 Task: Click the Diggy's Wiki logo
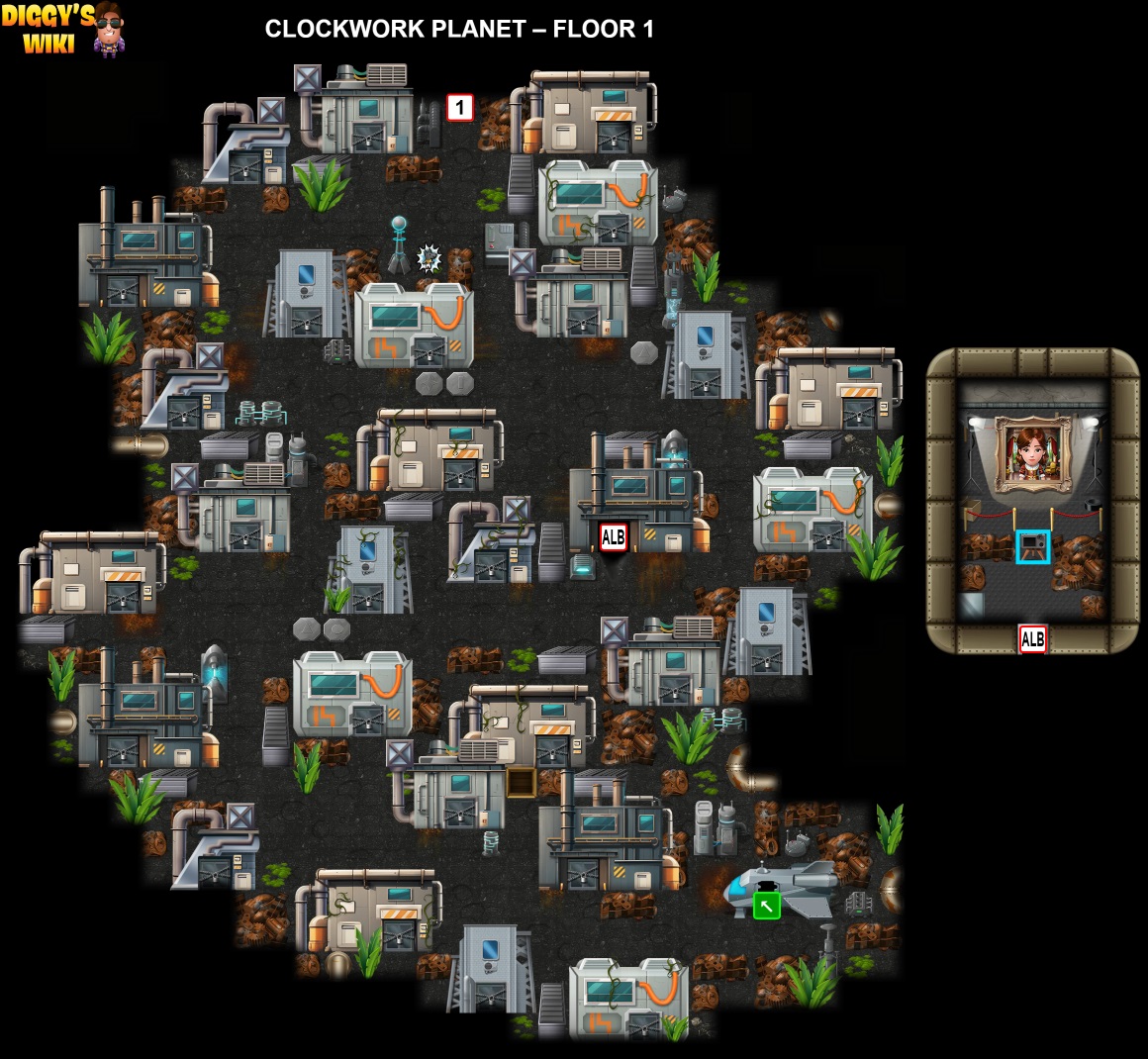pos(62,29)
